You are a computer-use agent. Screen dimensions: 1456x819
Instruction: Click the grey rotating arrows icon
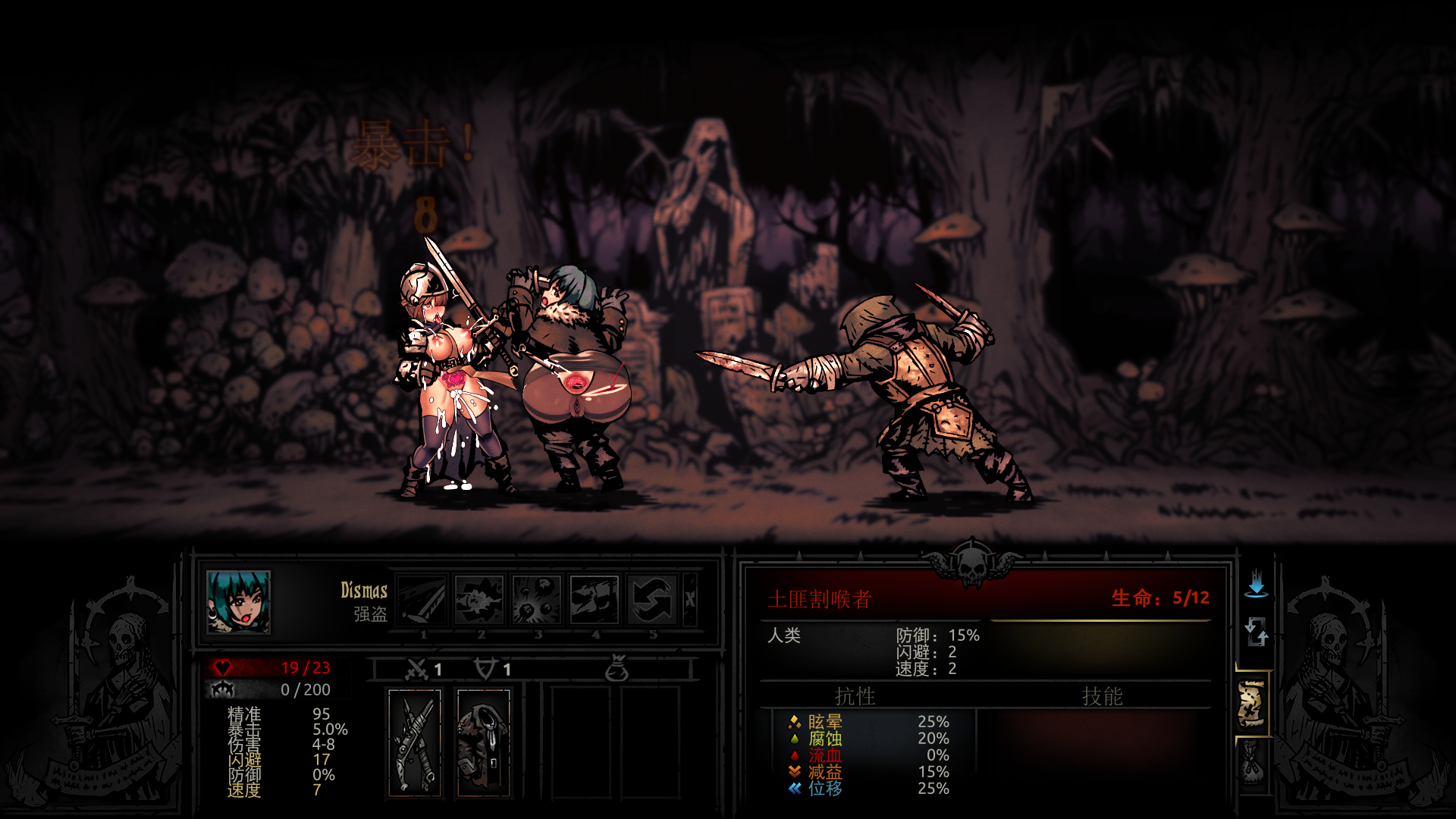pos(1256,631)
